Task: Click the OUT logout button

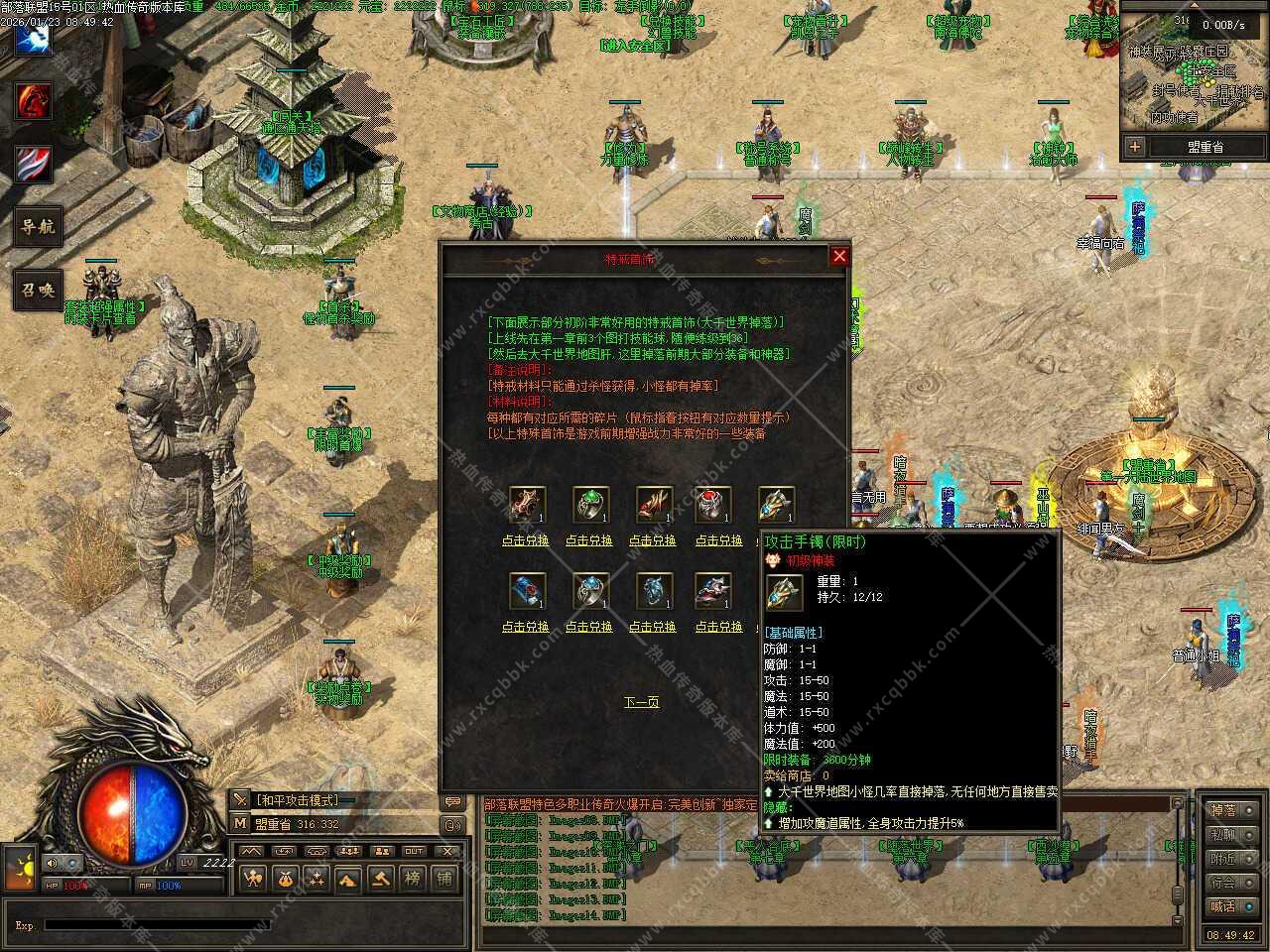Action: pos(414,851)
